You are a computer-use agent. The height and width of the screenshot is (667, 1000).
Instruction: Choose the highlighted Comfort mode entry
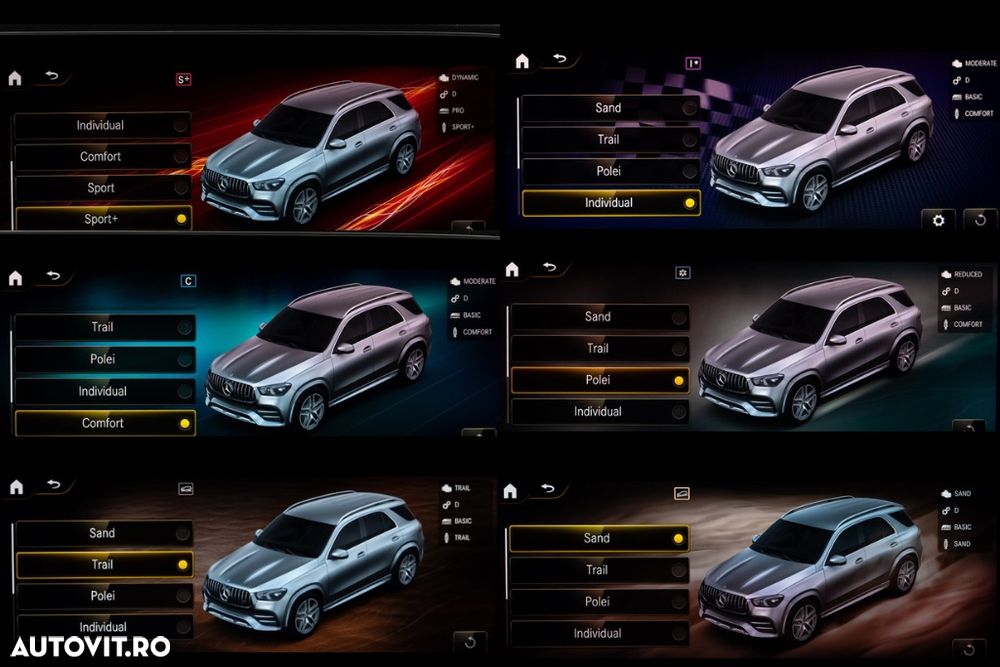pos(104,423)
